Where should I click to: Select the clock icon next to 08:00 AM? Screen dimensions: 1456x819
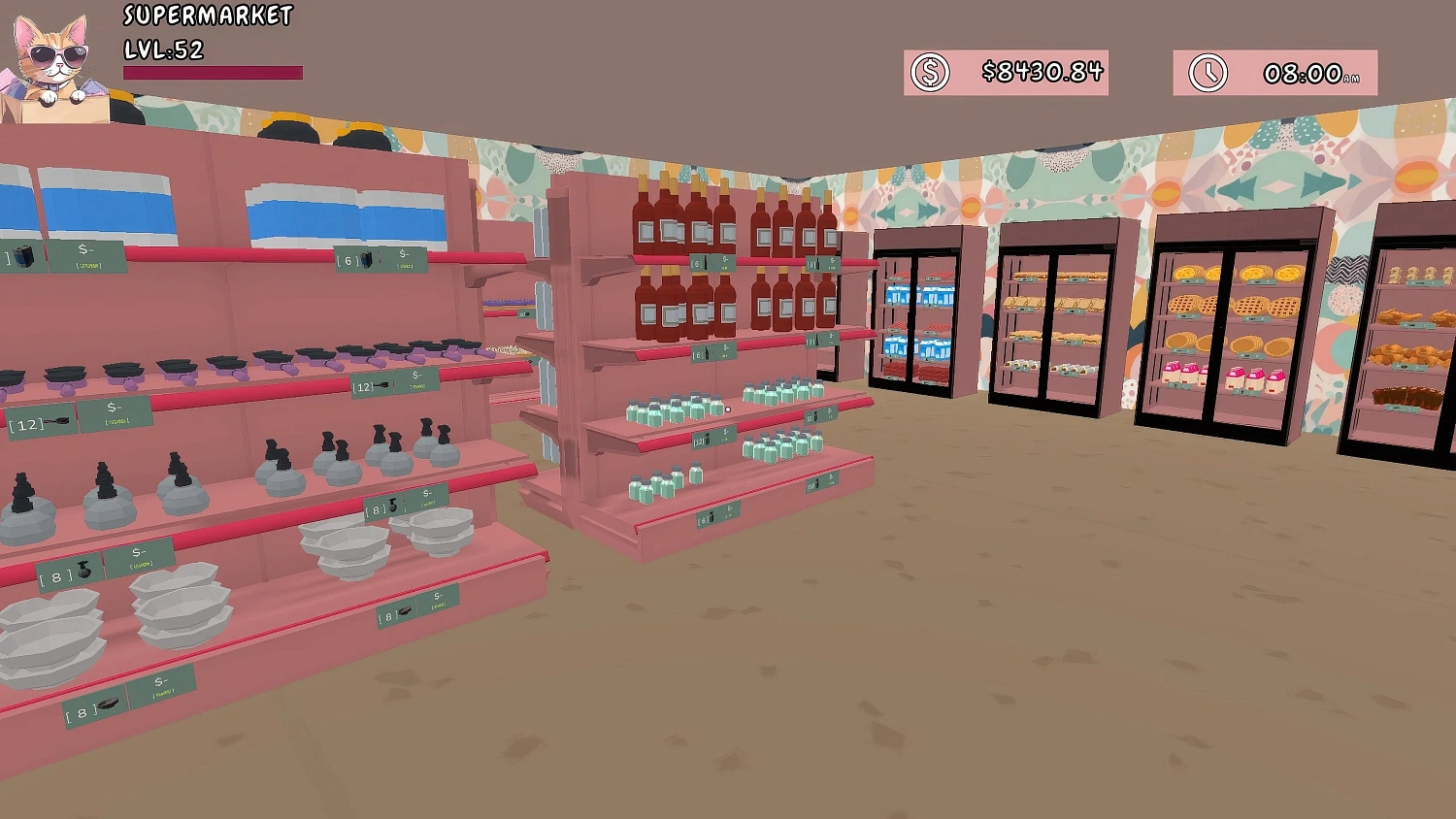click(x=1208, y=71)
